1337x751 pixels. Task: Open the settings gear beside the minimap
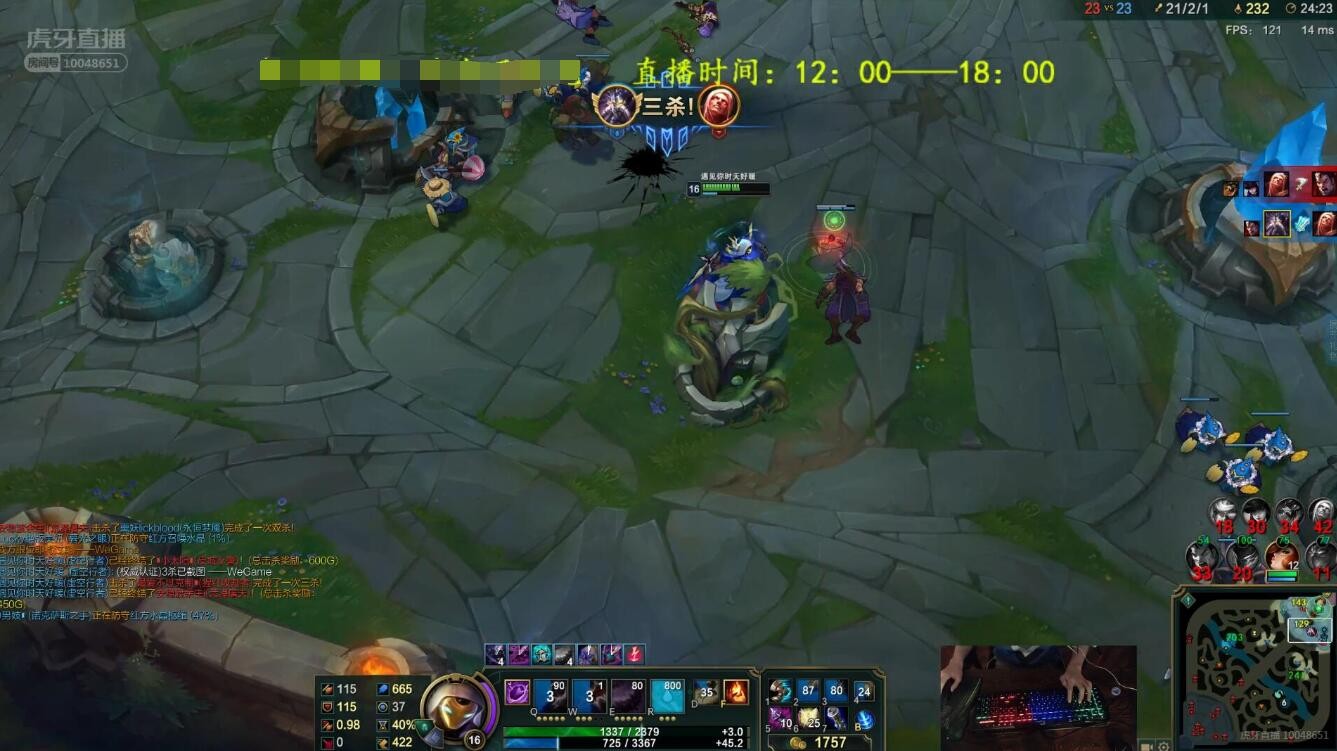(x=1163, y=745)
